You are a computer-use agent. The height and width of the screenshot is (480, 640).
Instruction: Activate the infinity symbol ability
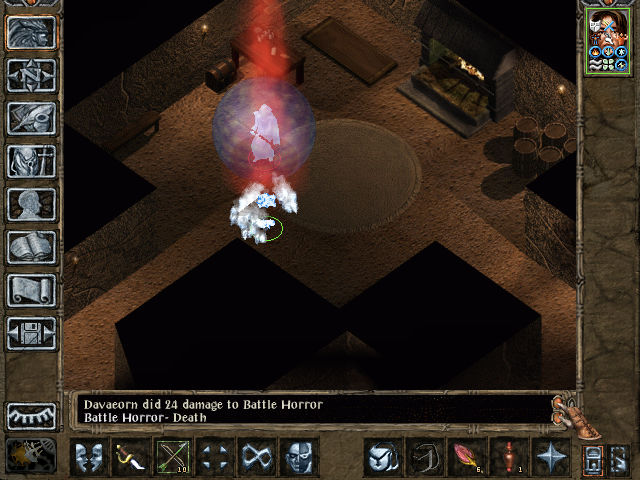click(257, 457)
